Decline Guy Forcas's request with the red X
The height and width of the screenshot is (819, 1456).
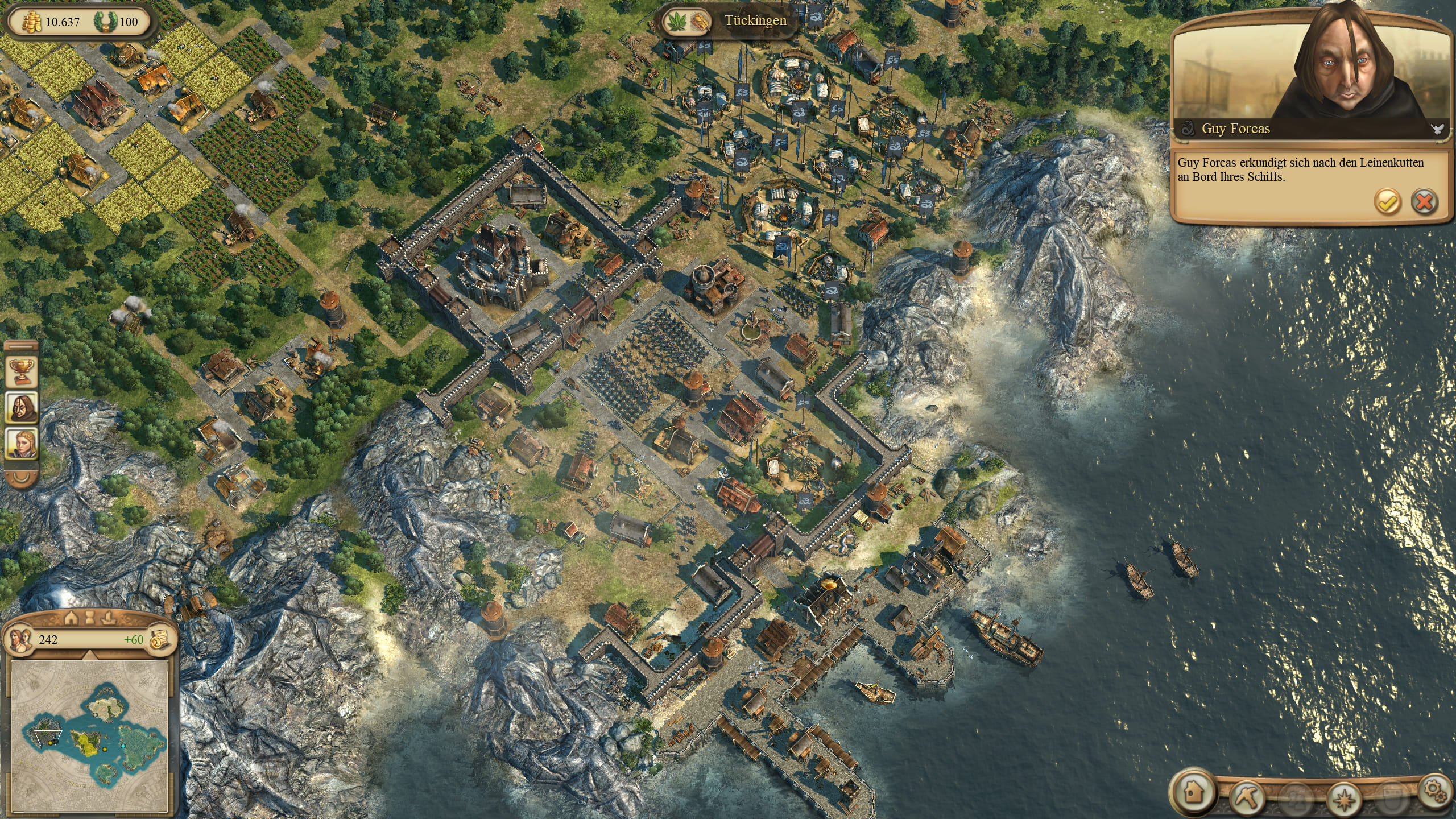1424,202
